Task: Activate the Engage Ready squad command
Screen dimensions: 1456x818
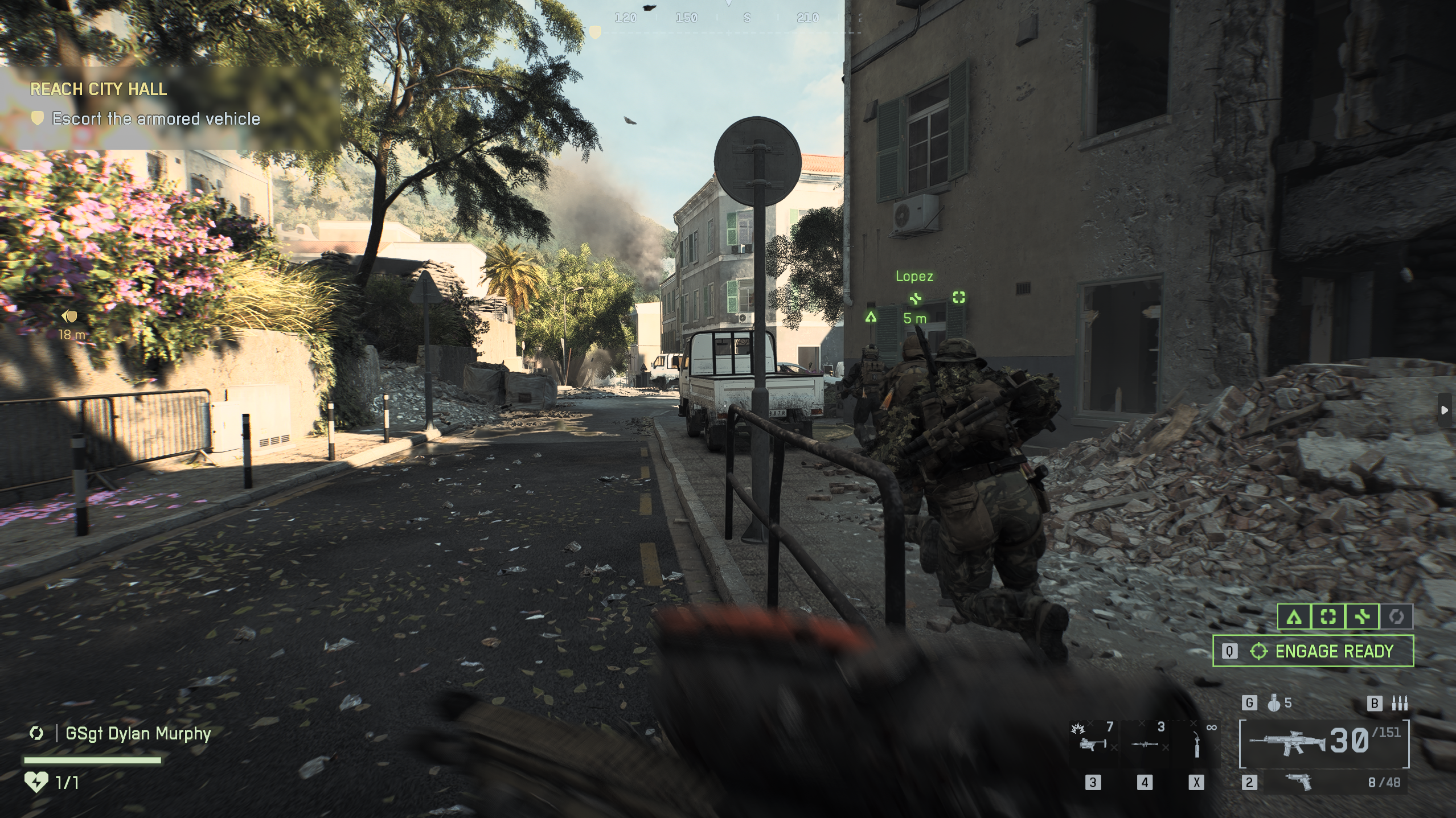Action: point(1313,651)
